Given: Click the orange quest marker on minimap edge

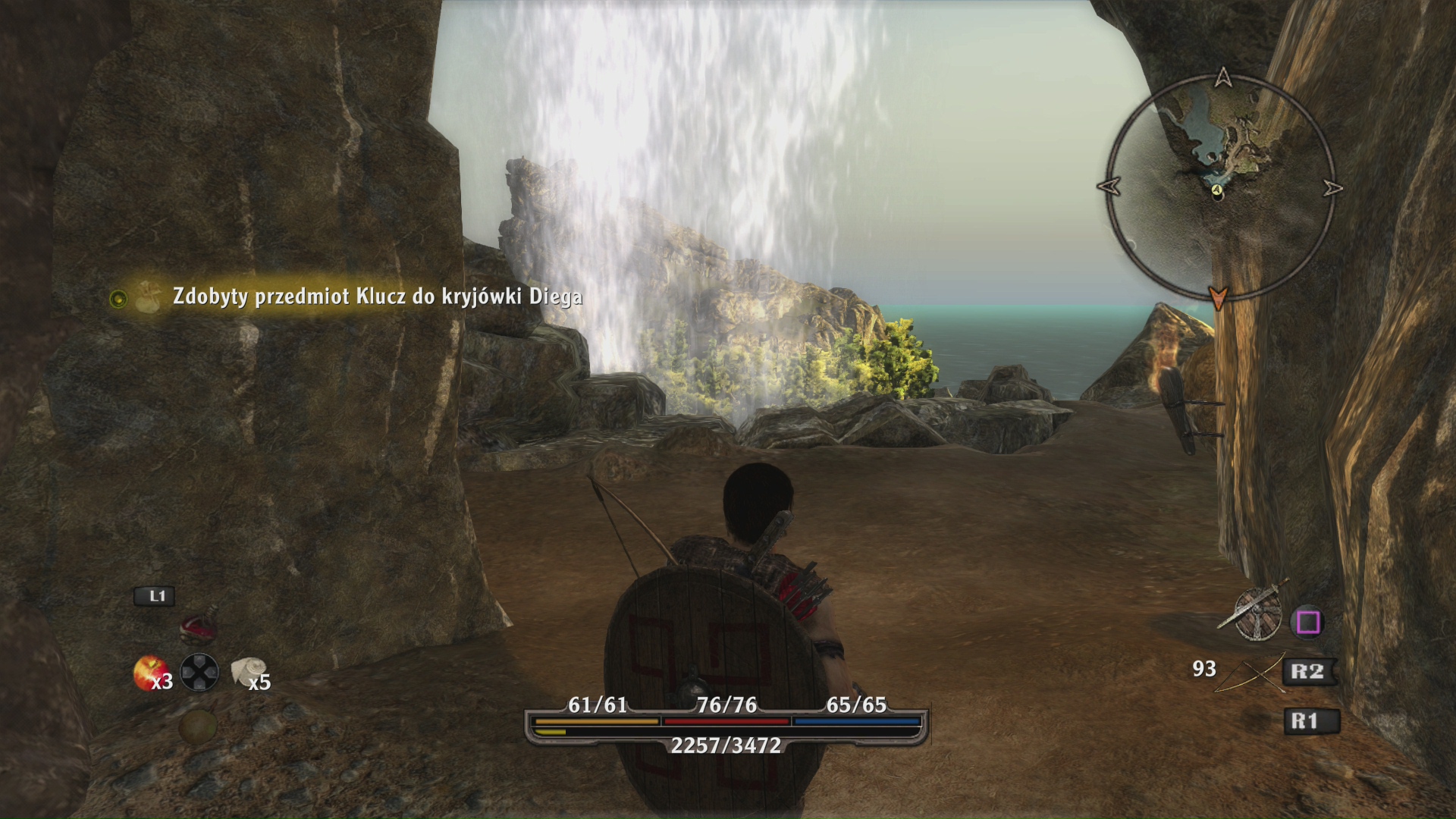Looking at the screenshot, I should (x=1218, y=297).
